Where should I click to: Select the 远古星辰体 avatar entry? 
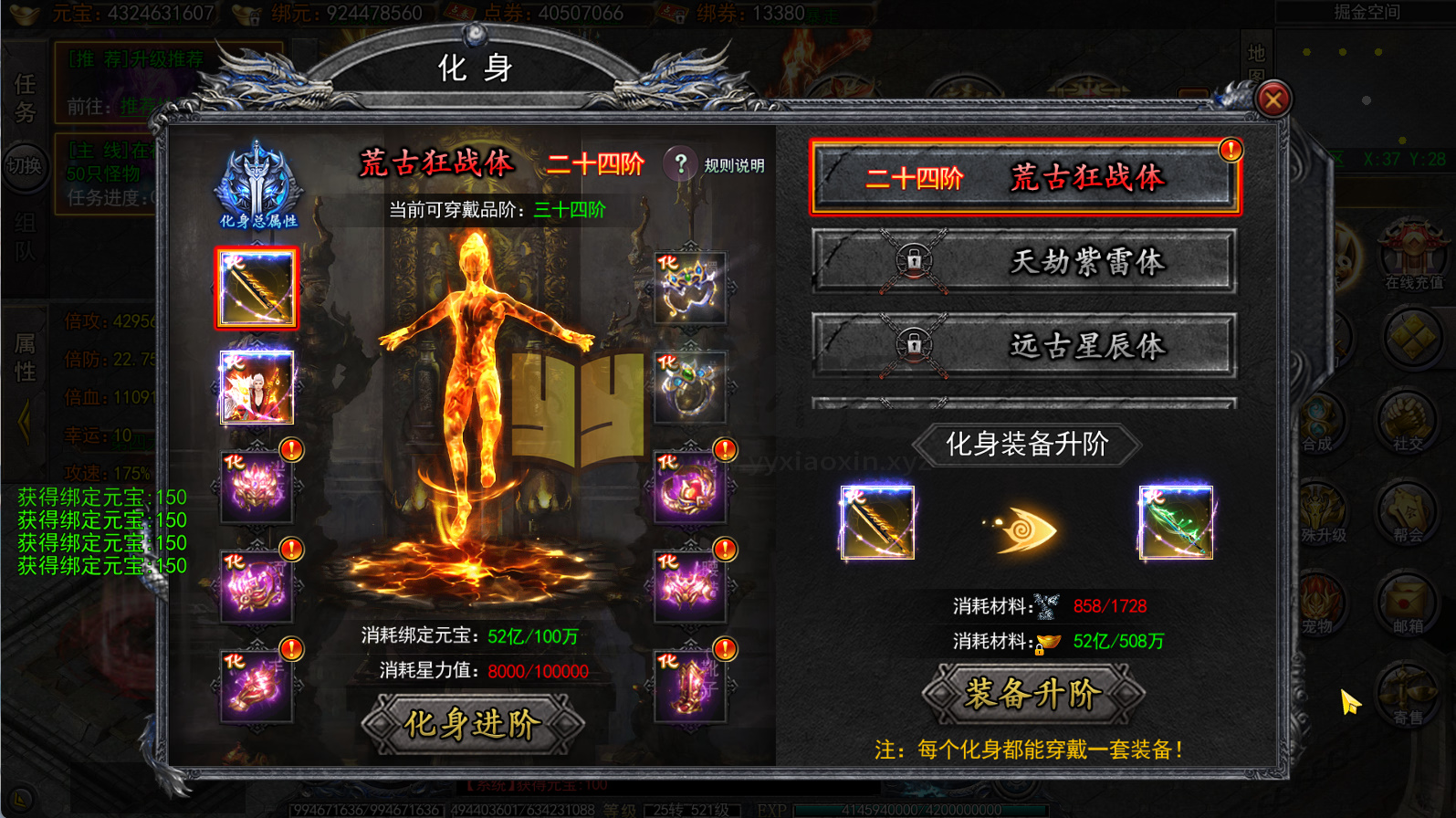(1024, 345)
